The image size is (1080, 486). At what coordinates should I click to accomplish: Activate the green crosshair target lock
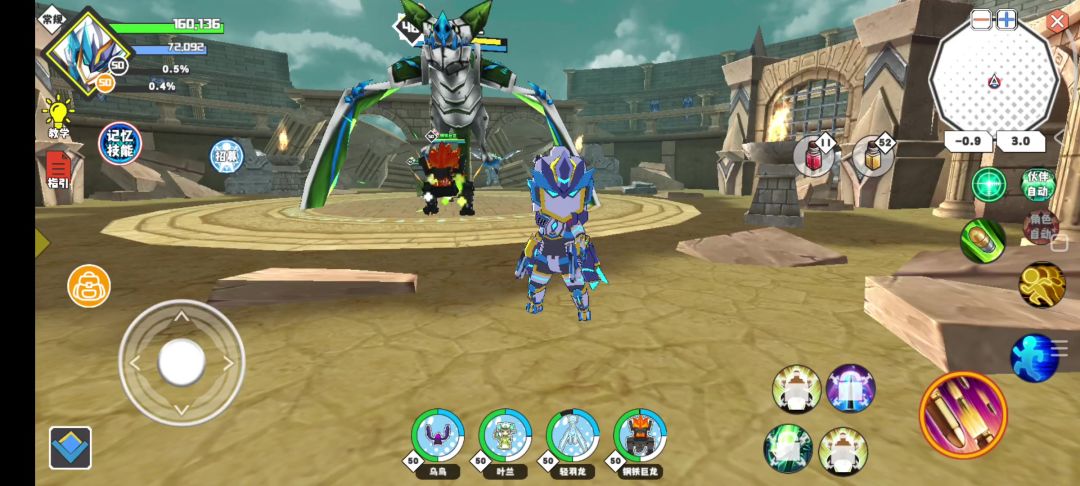[x=989, y=185]
